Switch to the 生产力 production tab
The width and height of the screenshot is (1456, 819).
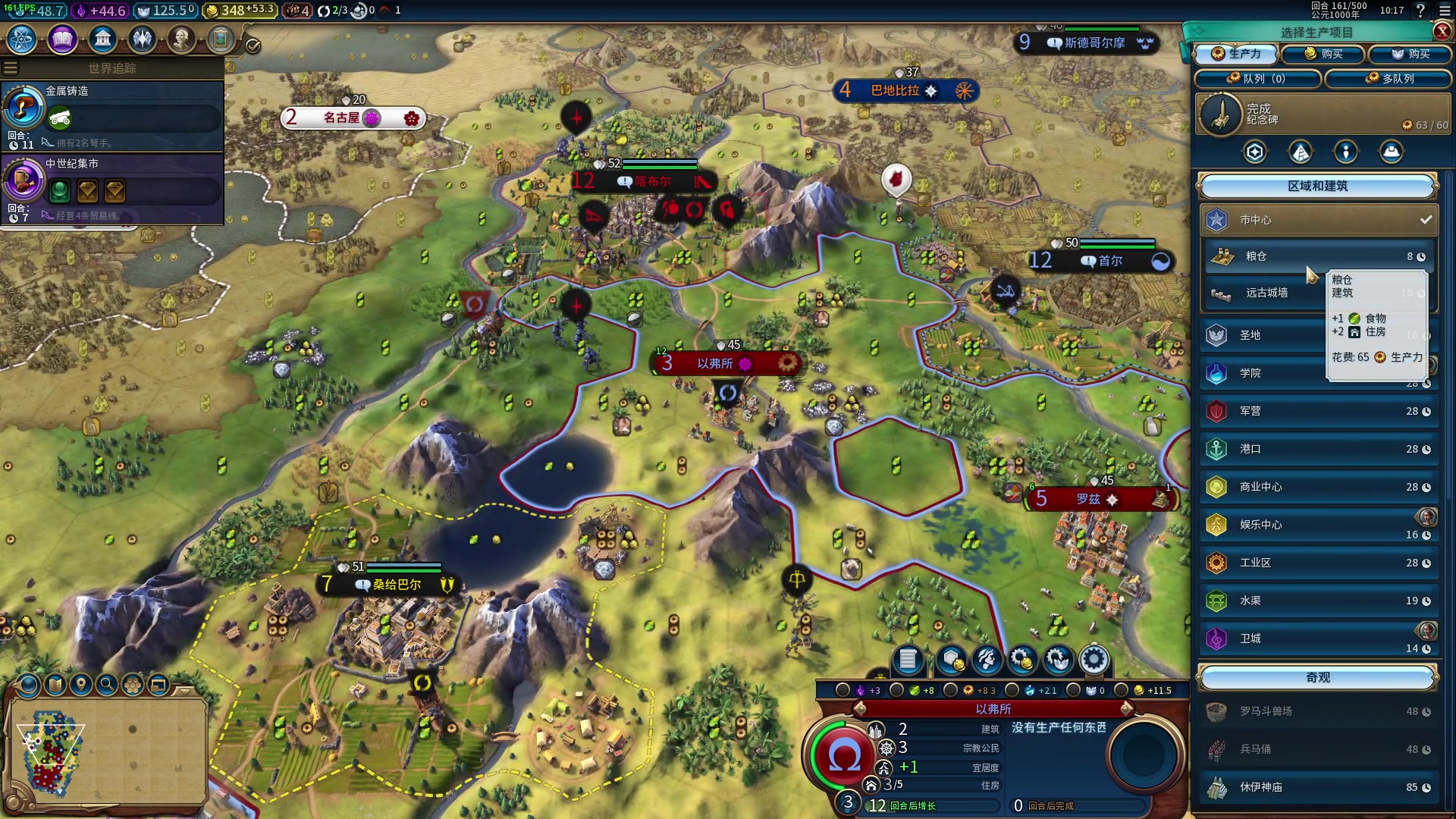1237,54
